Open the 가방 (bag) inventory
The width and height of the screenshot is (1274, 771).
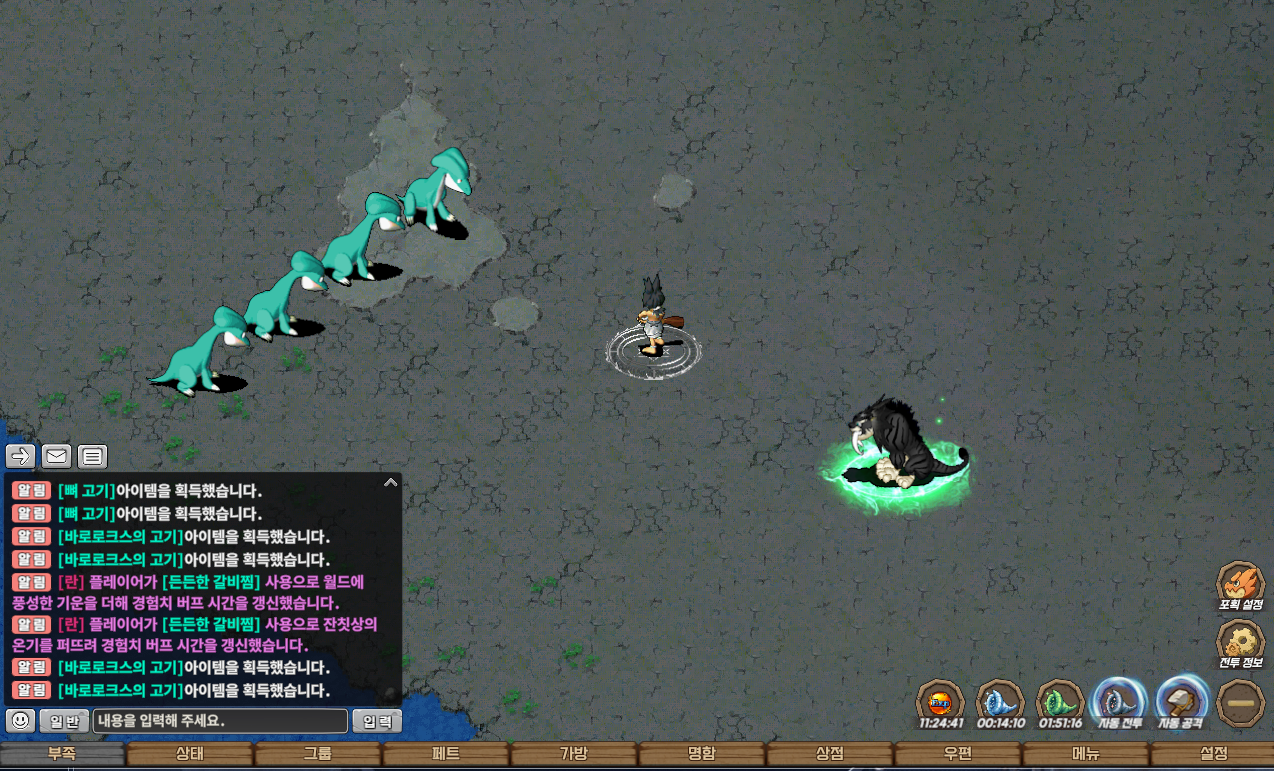point(574,754)
